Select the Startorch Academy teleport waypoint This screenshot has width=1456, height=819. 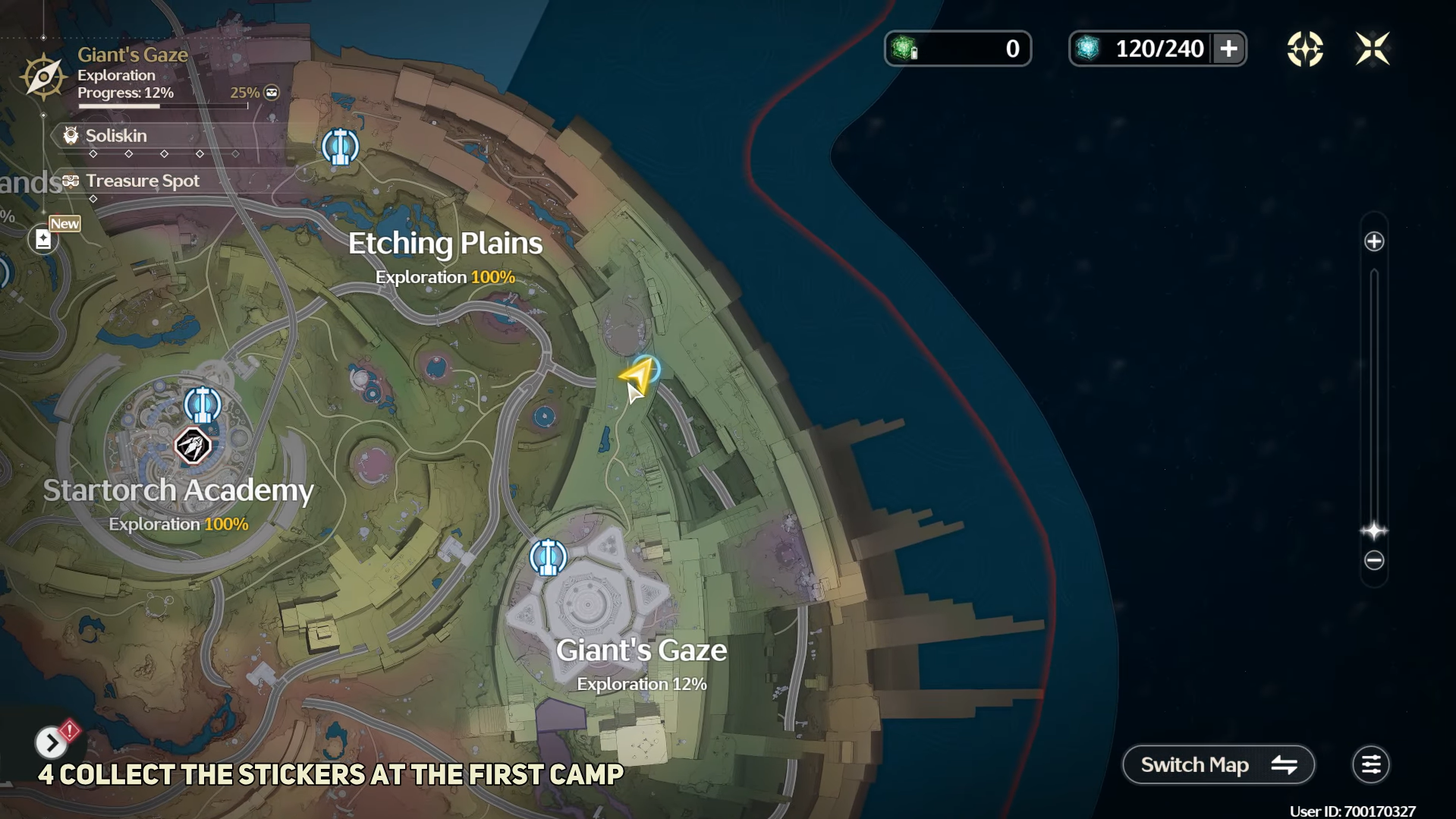pos(202,405)
